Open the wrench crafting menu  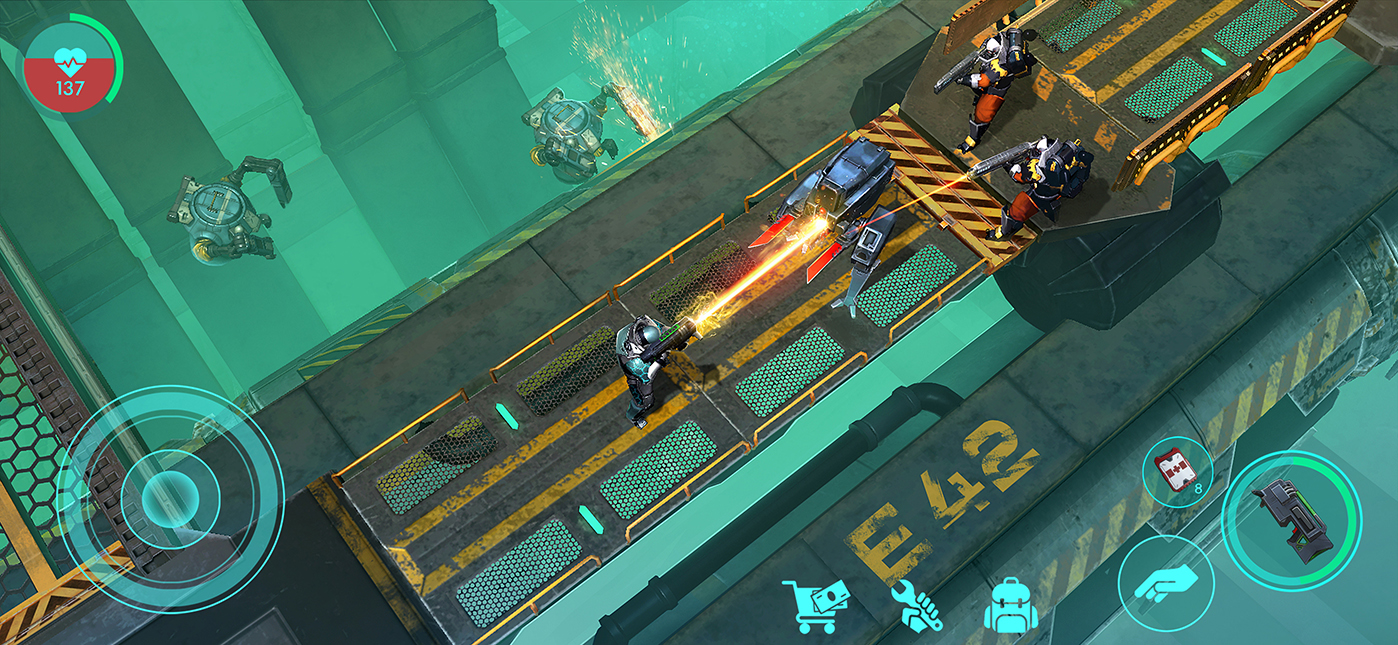click(x=914, y=605)
